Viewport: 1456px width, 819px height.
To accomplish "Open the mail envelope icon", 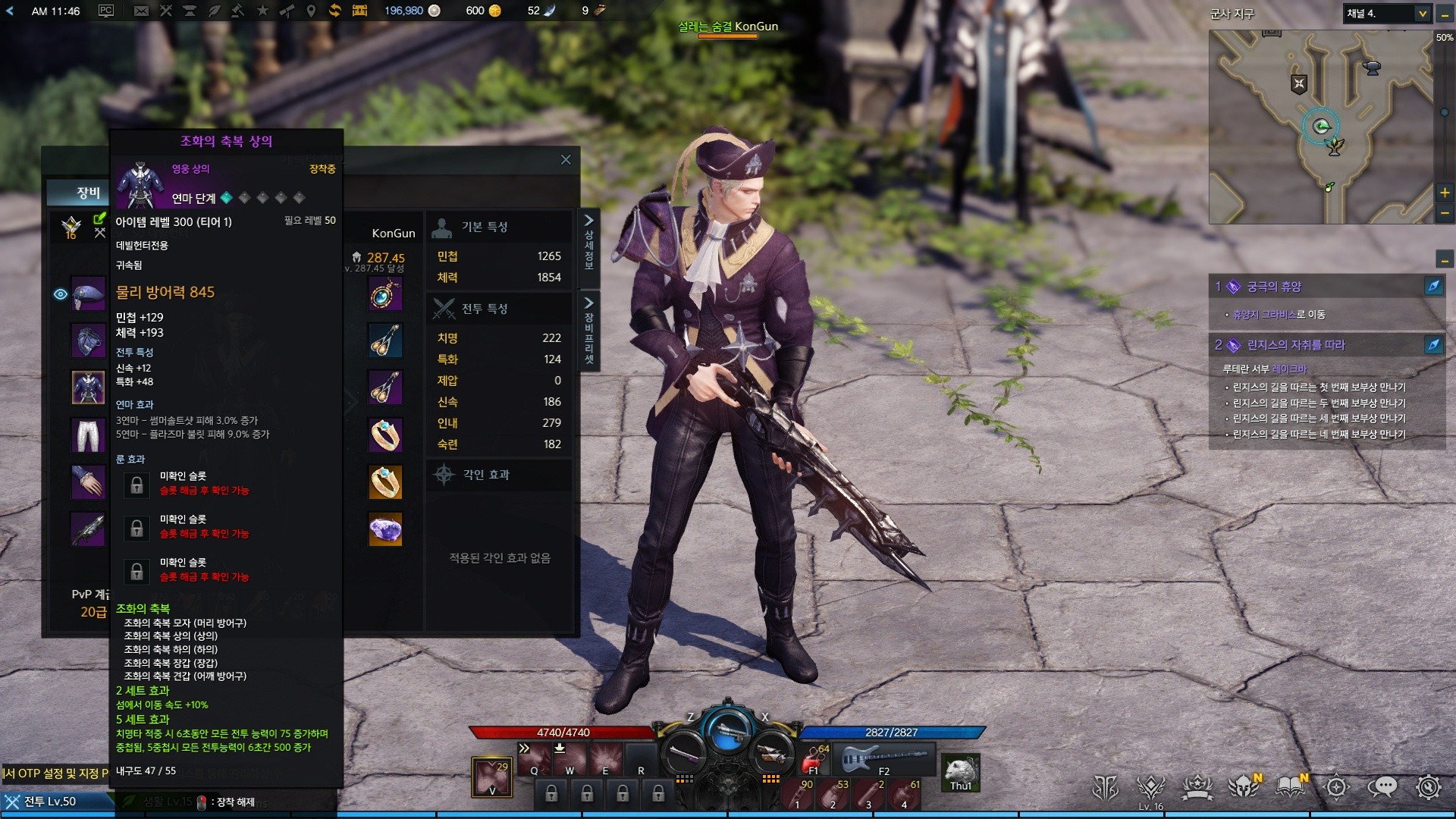I will pyautogui.click(x=141, y=11).
